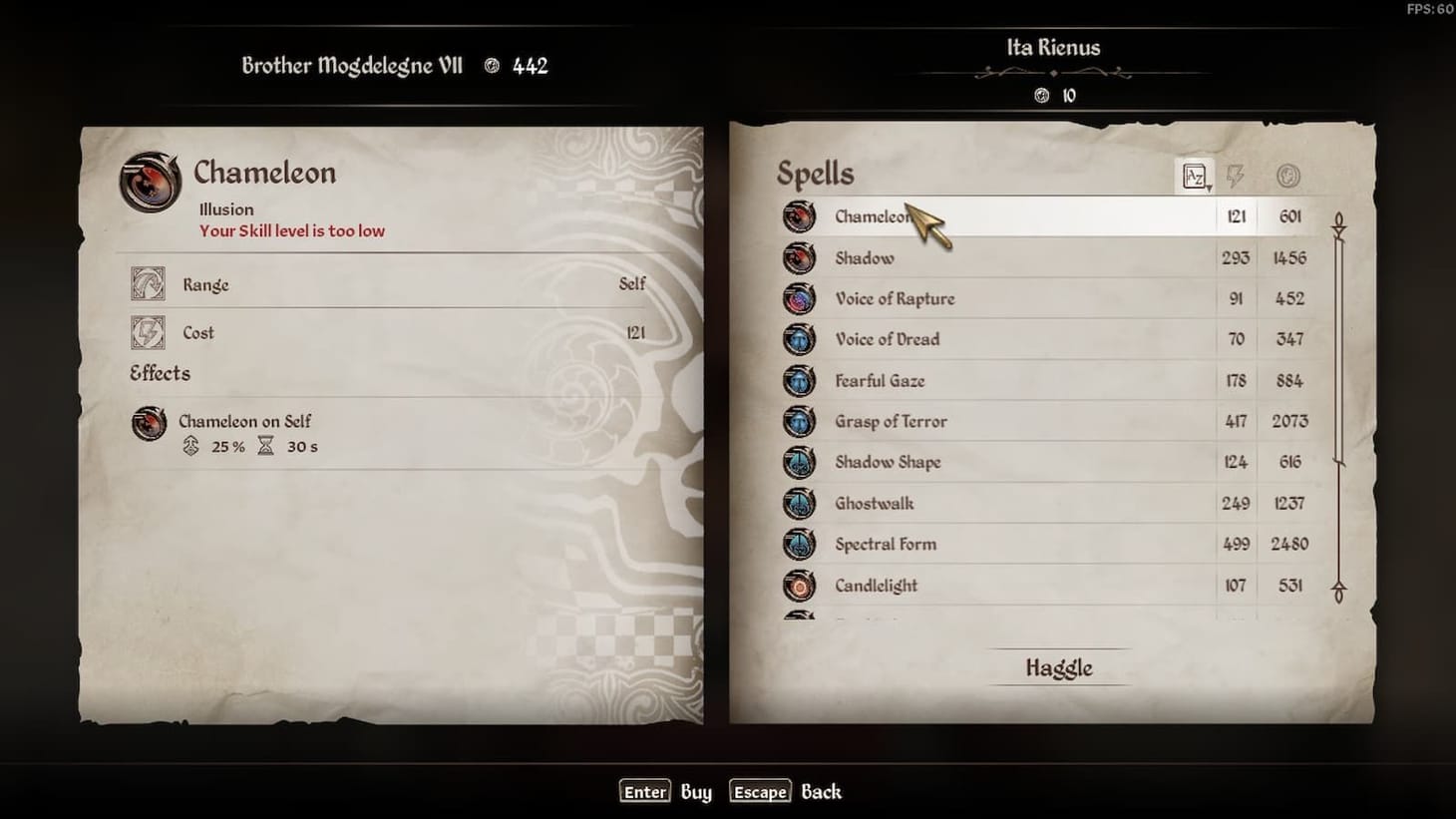Click the Ghostwalk spell icon

tap(800, 503)
